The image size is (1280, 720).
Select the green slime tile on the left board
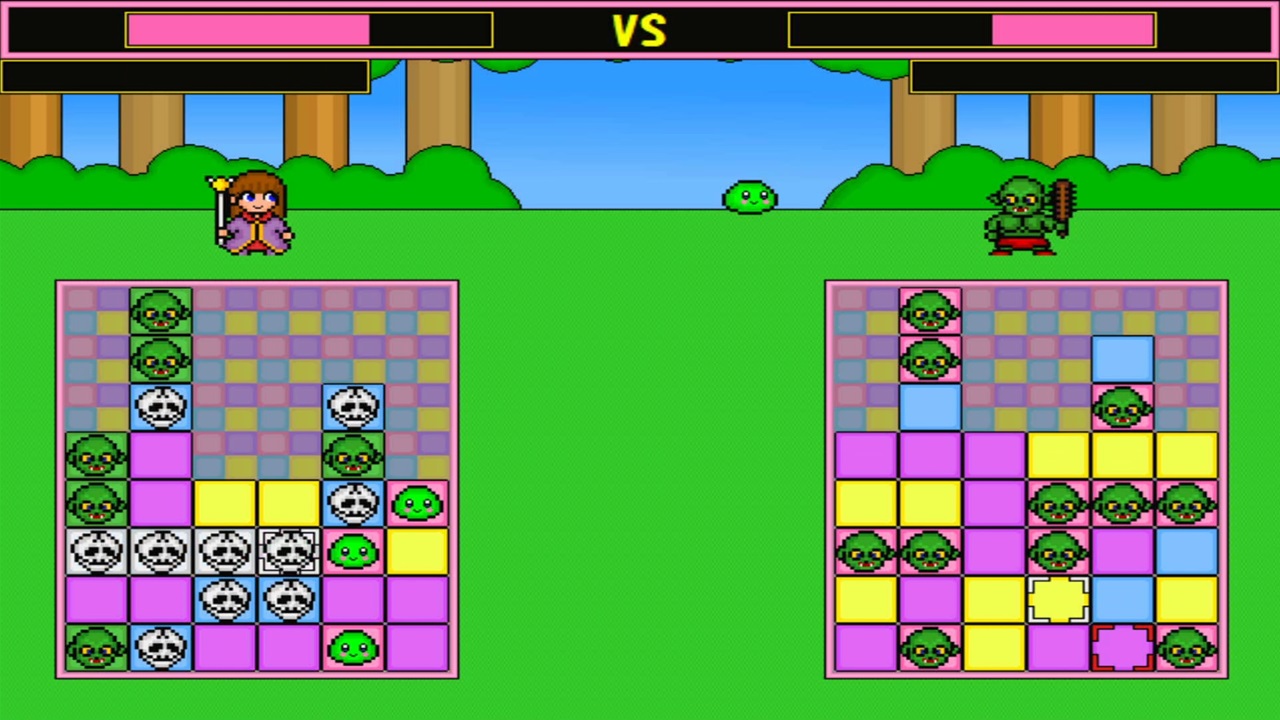pyautogui.click(x=417, y=503)
